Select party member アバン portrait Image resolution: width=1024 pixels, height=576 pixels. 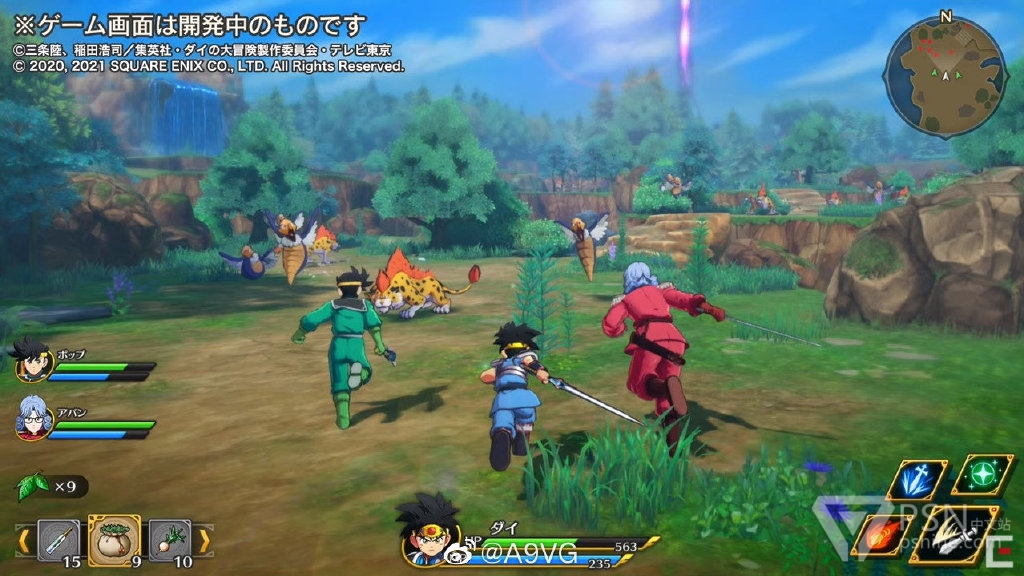click(x=31, y=416)
